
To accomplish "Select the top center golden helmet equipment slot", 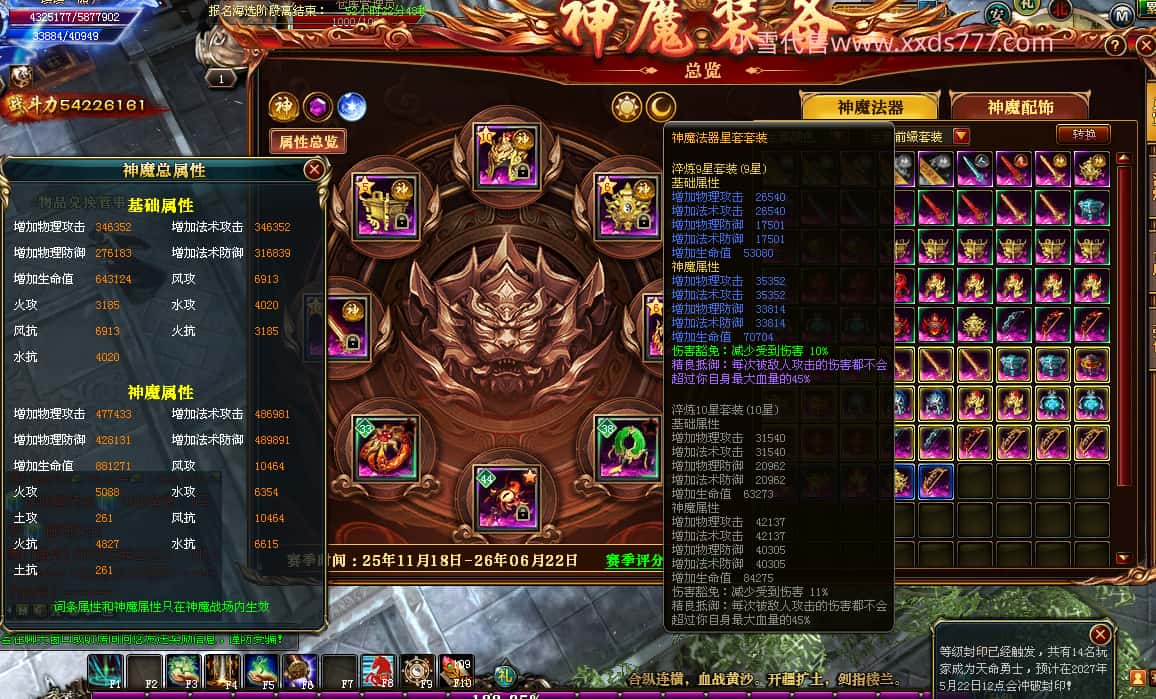I will (x=500, y=152).
